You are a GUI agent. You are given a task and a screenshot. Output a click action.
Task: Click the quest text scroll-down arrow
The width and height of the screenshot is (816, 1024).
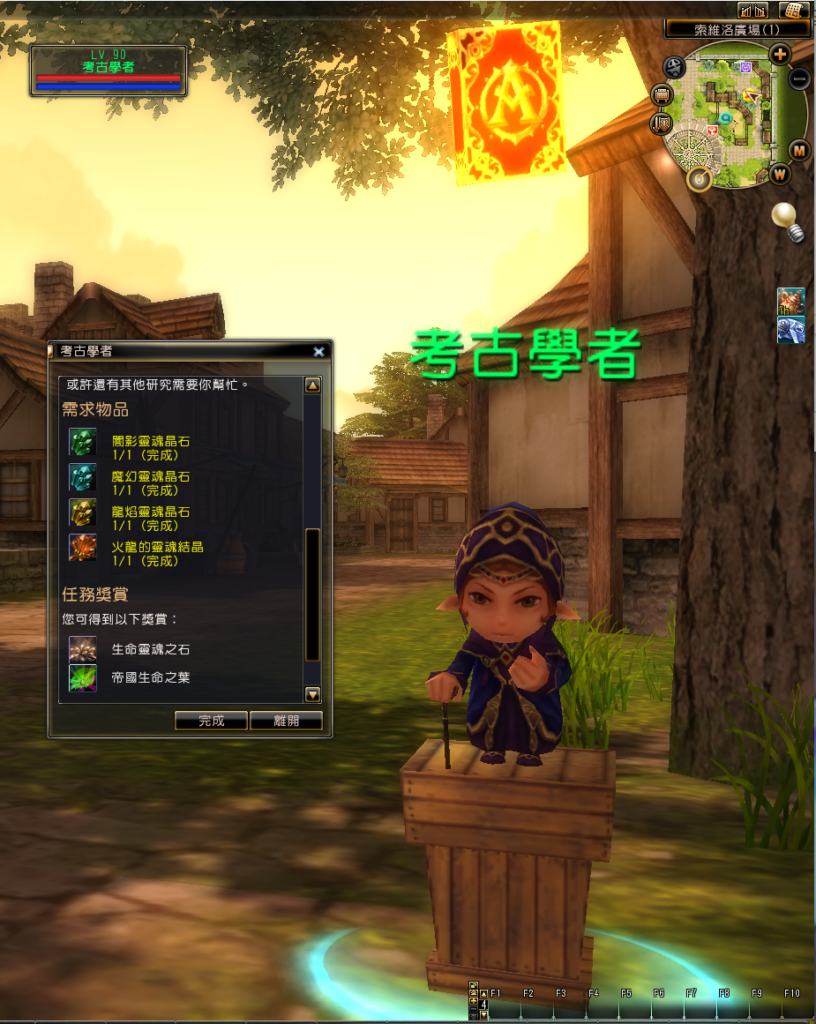(x=312, y=694)
